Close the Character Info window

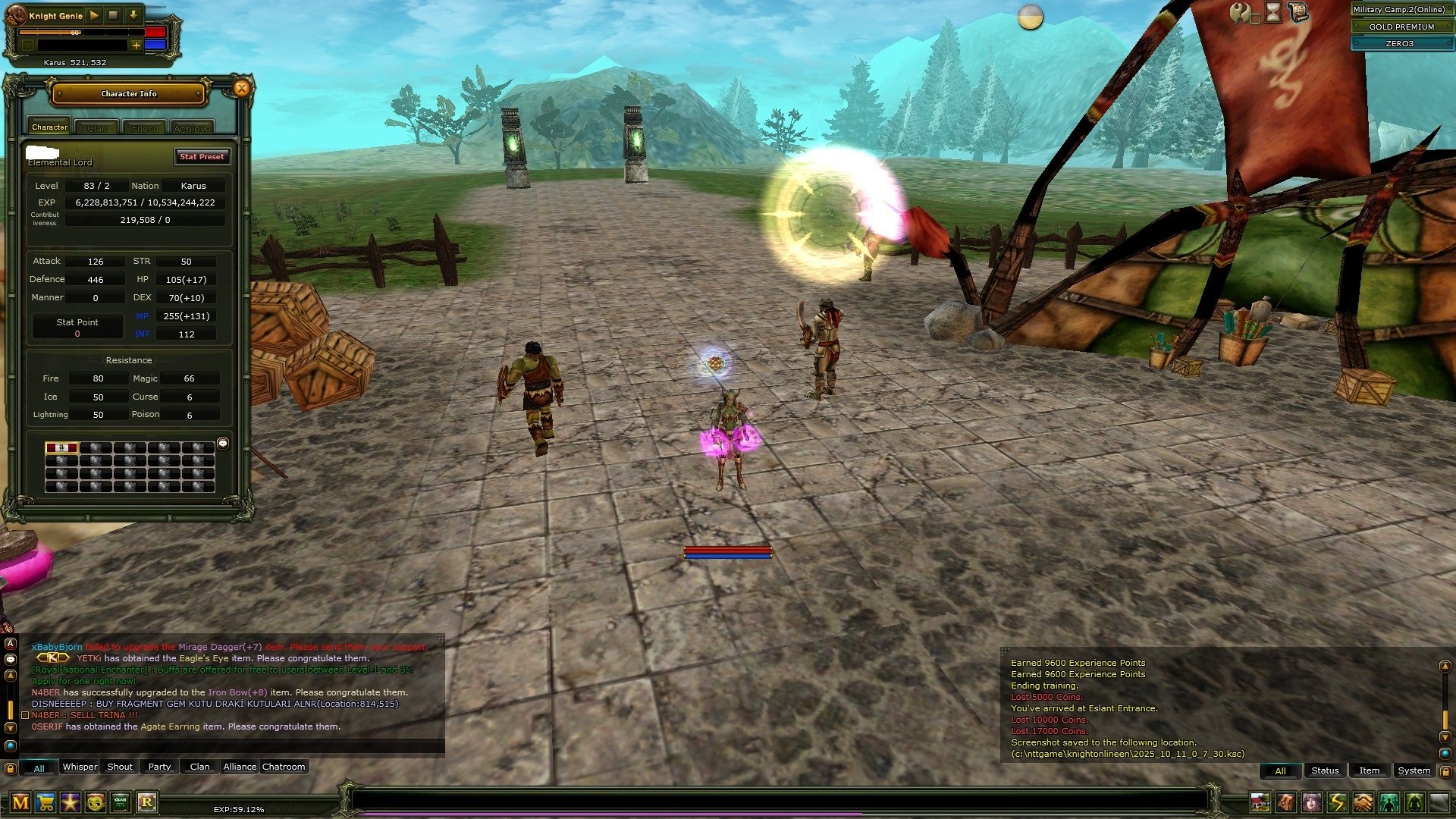click(x=241, y=89)
